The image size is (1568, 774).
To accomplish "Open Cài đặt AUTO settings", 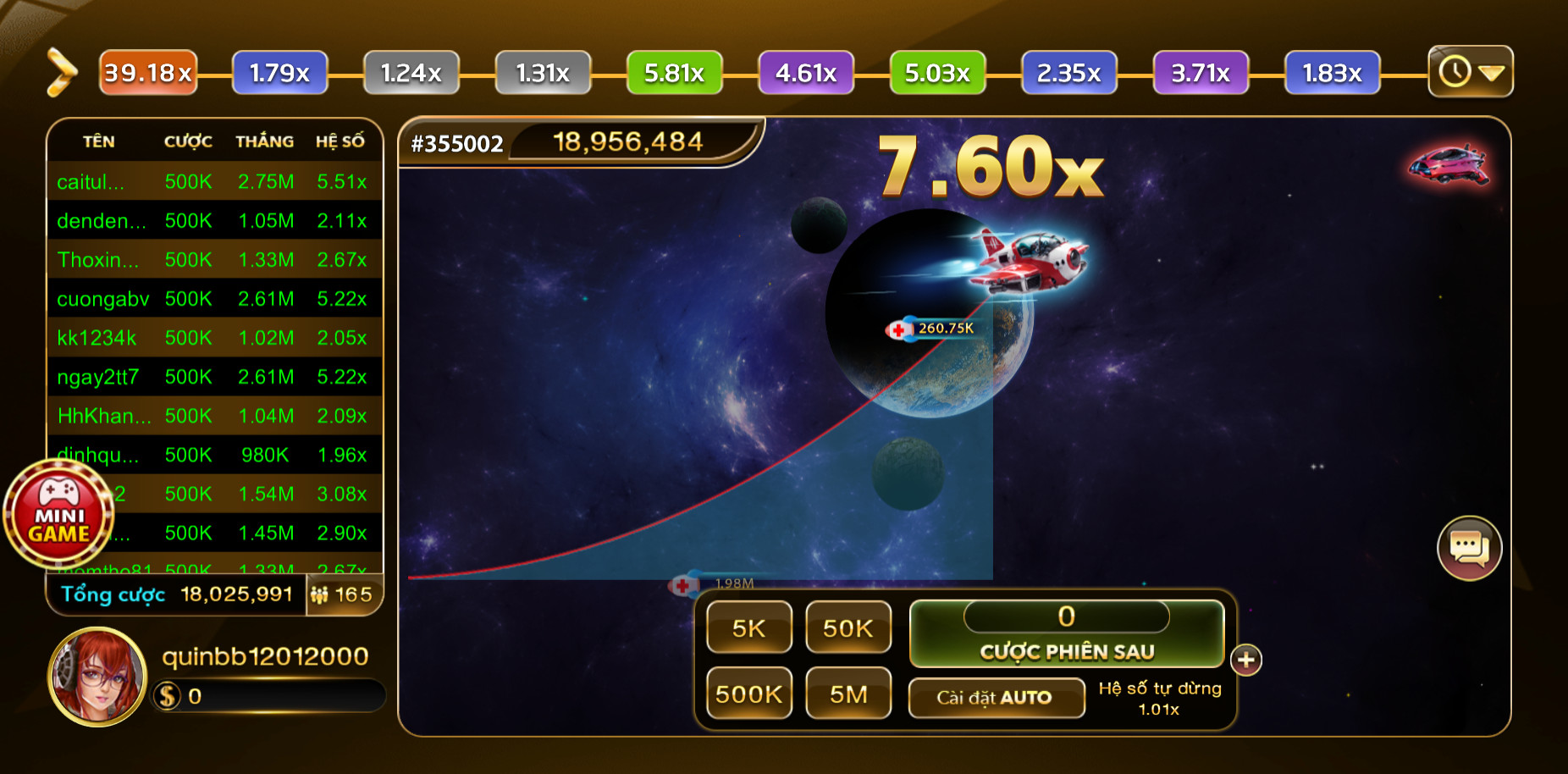I will (996, 698).
